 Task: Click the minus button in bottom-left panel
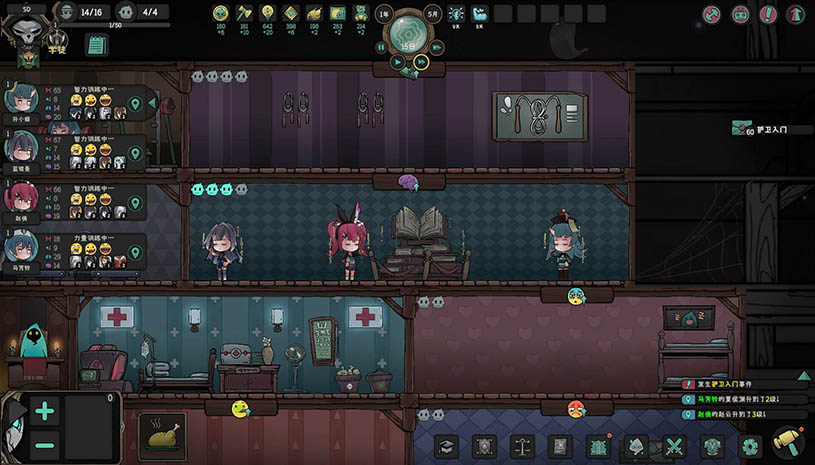coord(45,446)
